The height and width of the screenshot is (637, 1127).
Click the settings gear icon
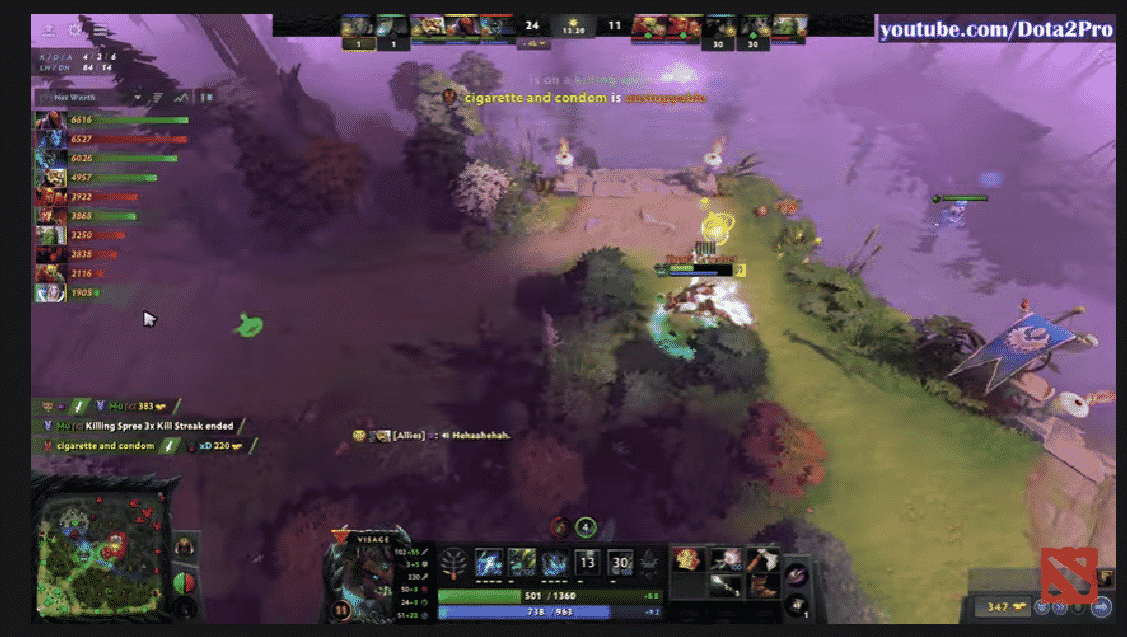pos(74,31)
